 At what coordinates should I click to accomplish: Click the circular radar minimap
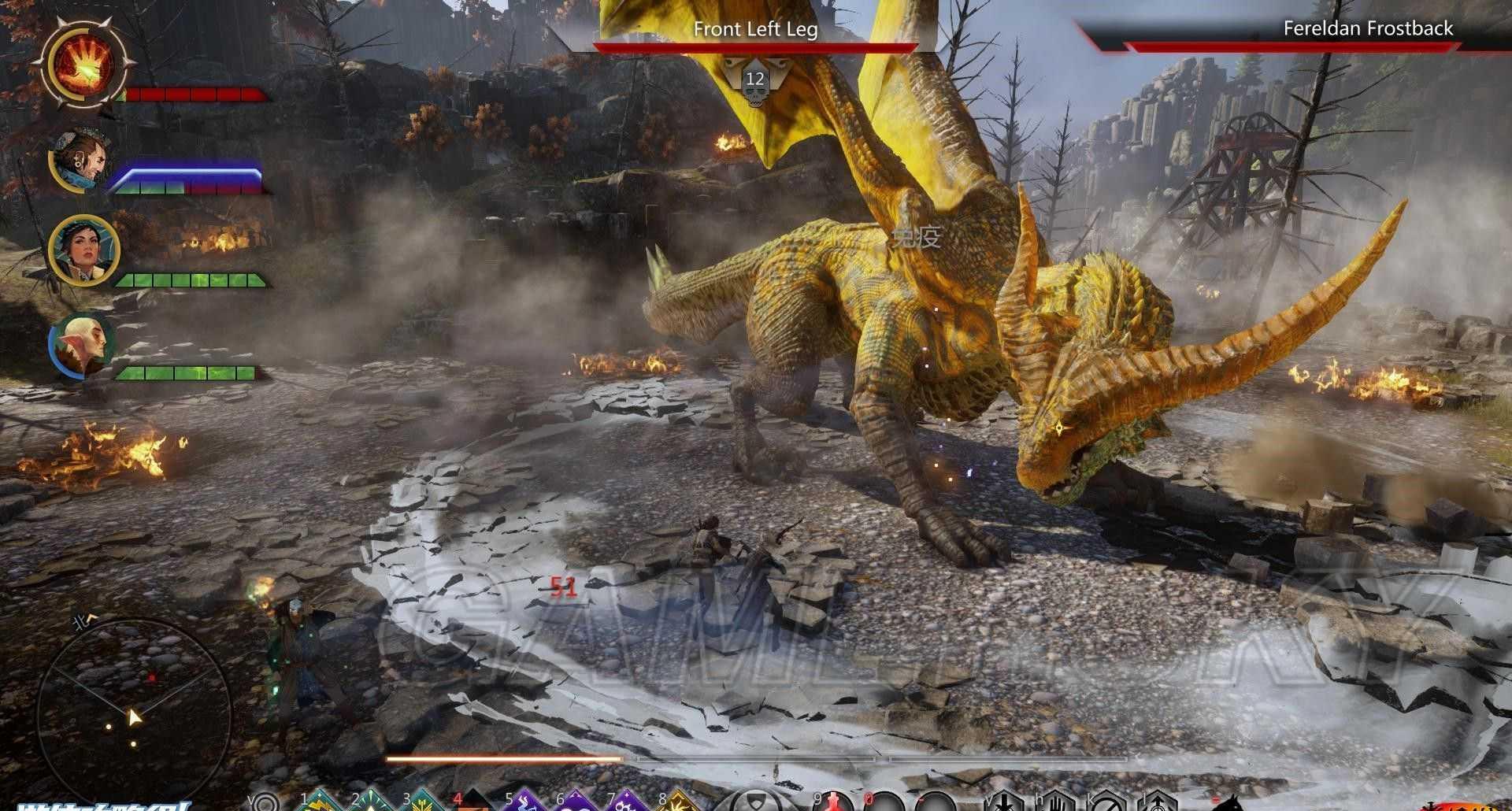133,707
